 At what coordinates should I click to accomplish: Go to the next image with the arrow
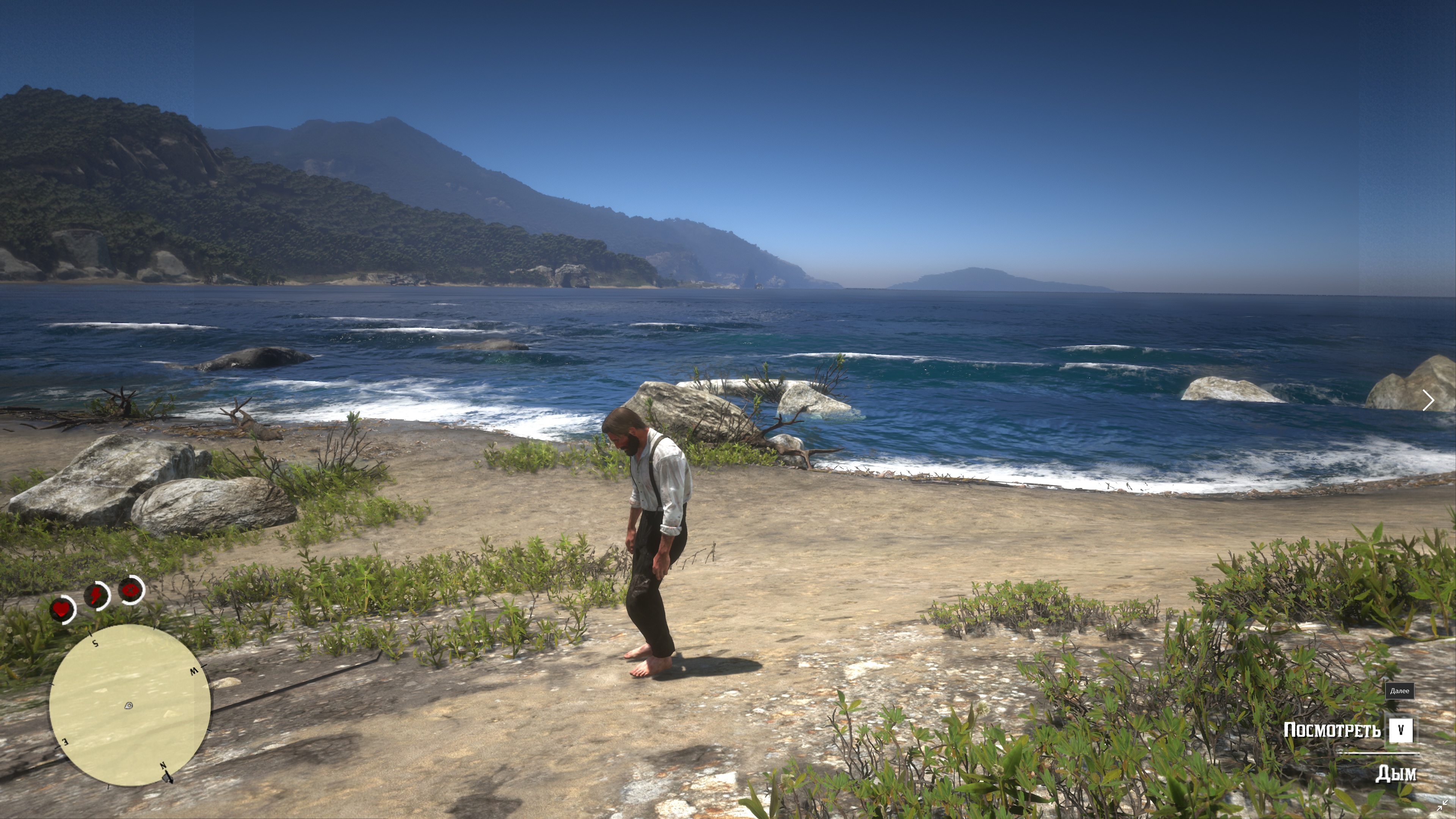1428,400
